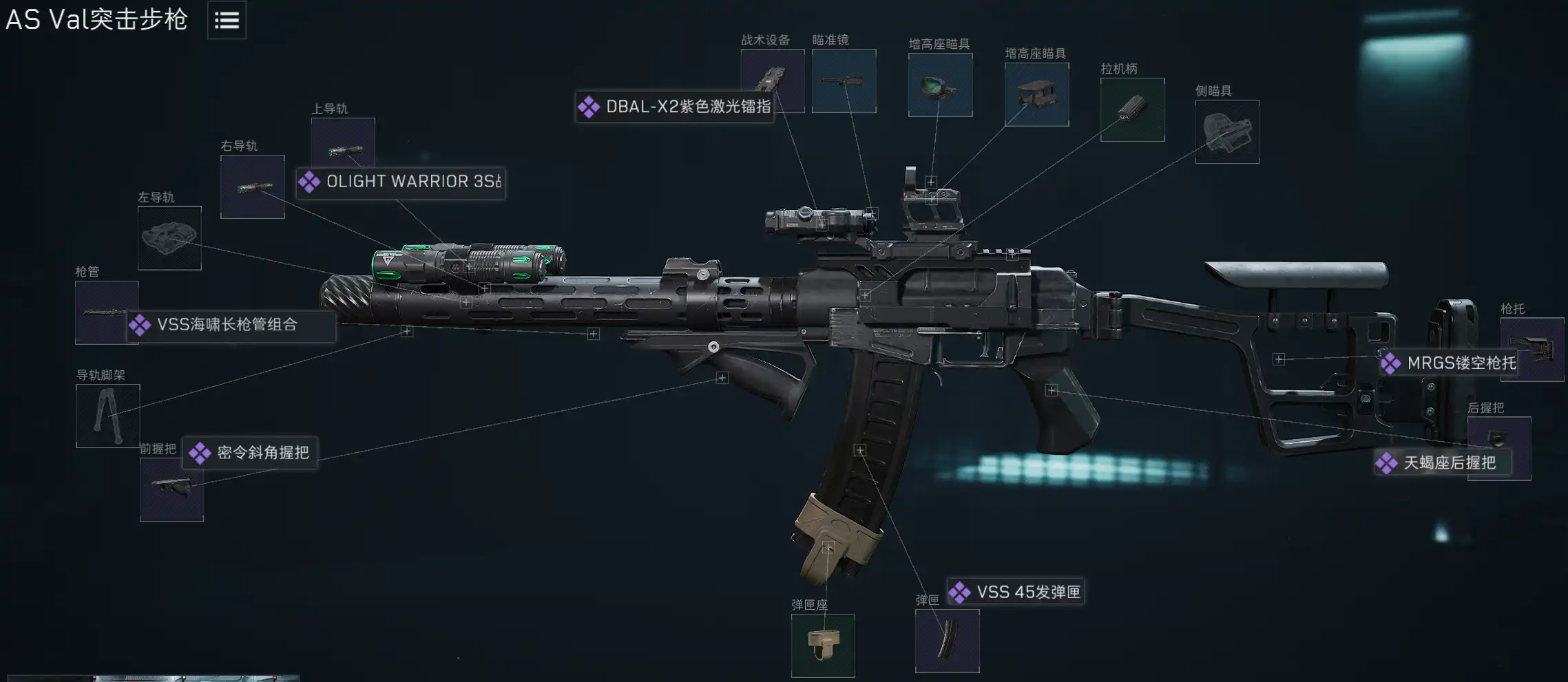Select the 后握把 rear grip slot
1568x682 pixels.
coord(1498,435)
